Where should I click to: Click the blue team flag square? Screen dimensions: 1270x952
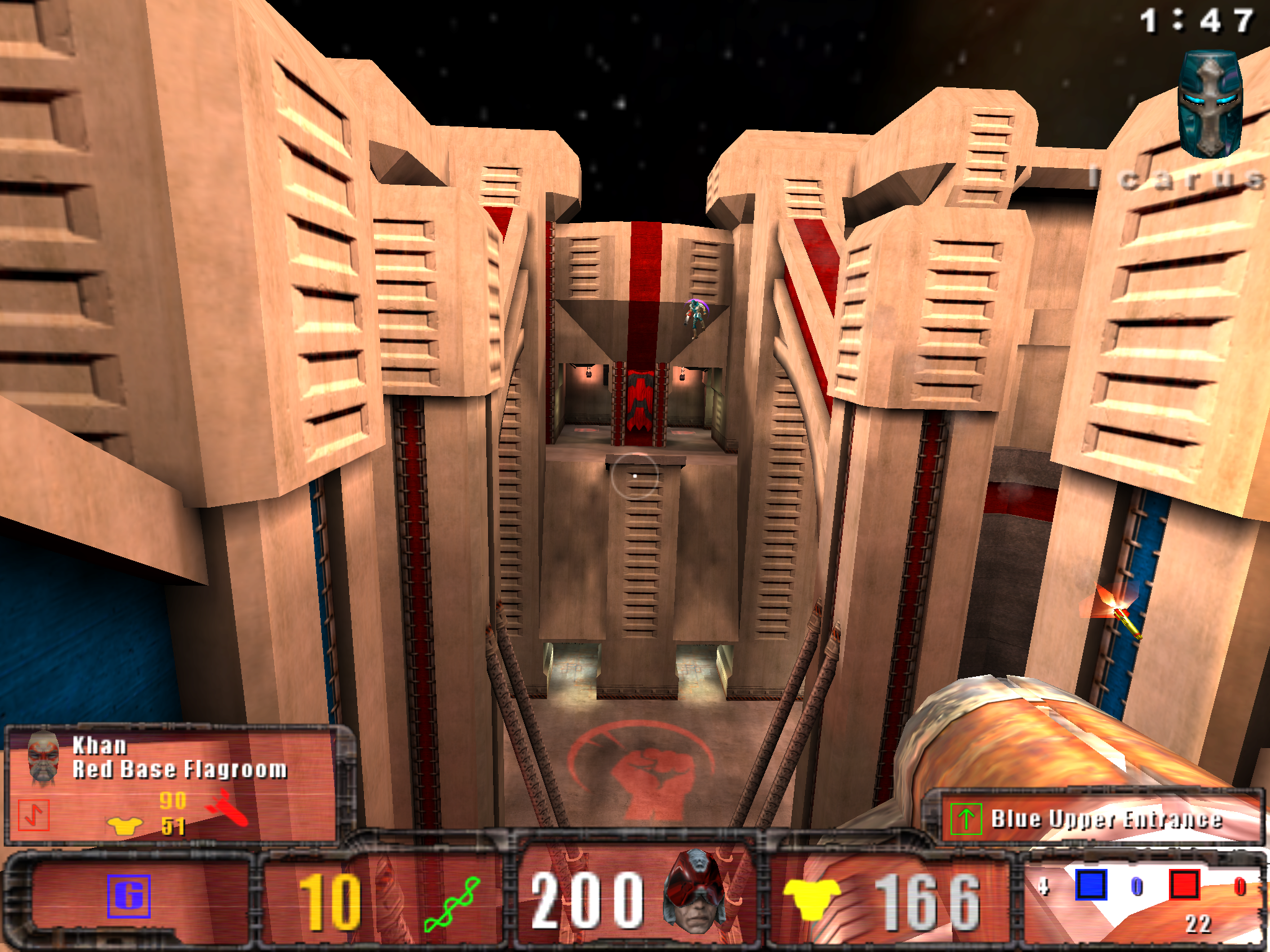1091,884
